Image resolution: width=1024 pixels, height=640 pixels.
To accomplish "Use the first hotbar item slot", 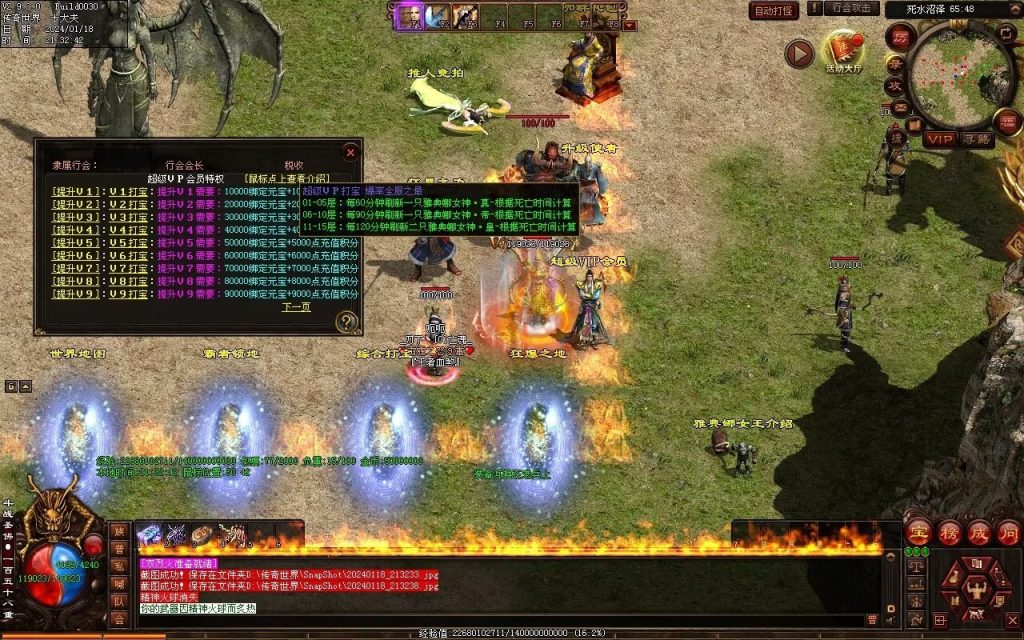I will click(x=149, y=535).
